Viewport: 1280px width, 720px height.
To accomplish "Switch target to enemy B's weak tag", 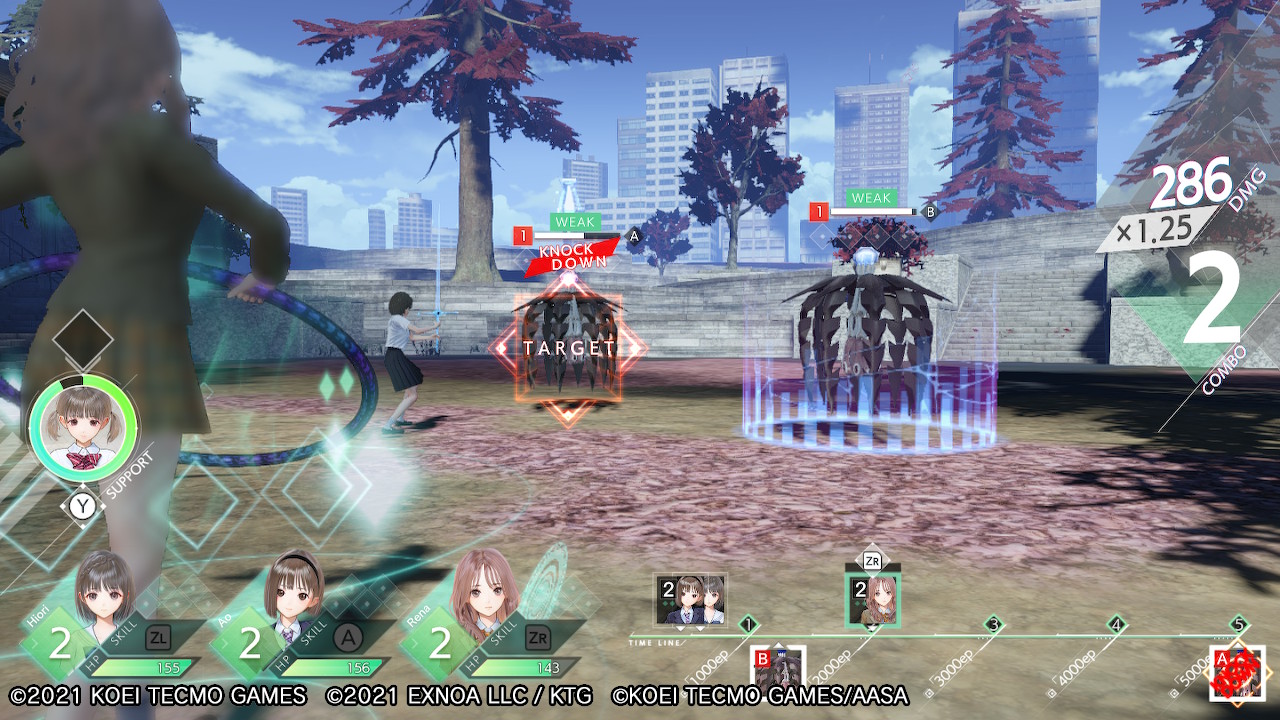I will click(x=870, y=198).
